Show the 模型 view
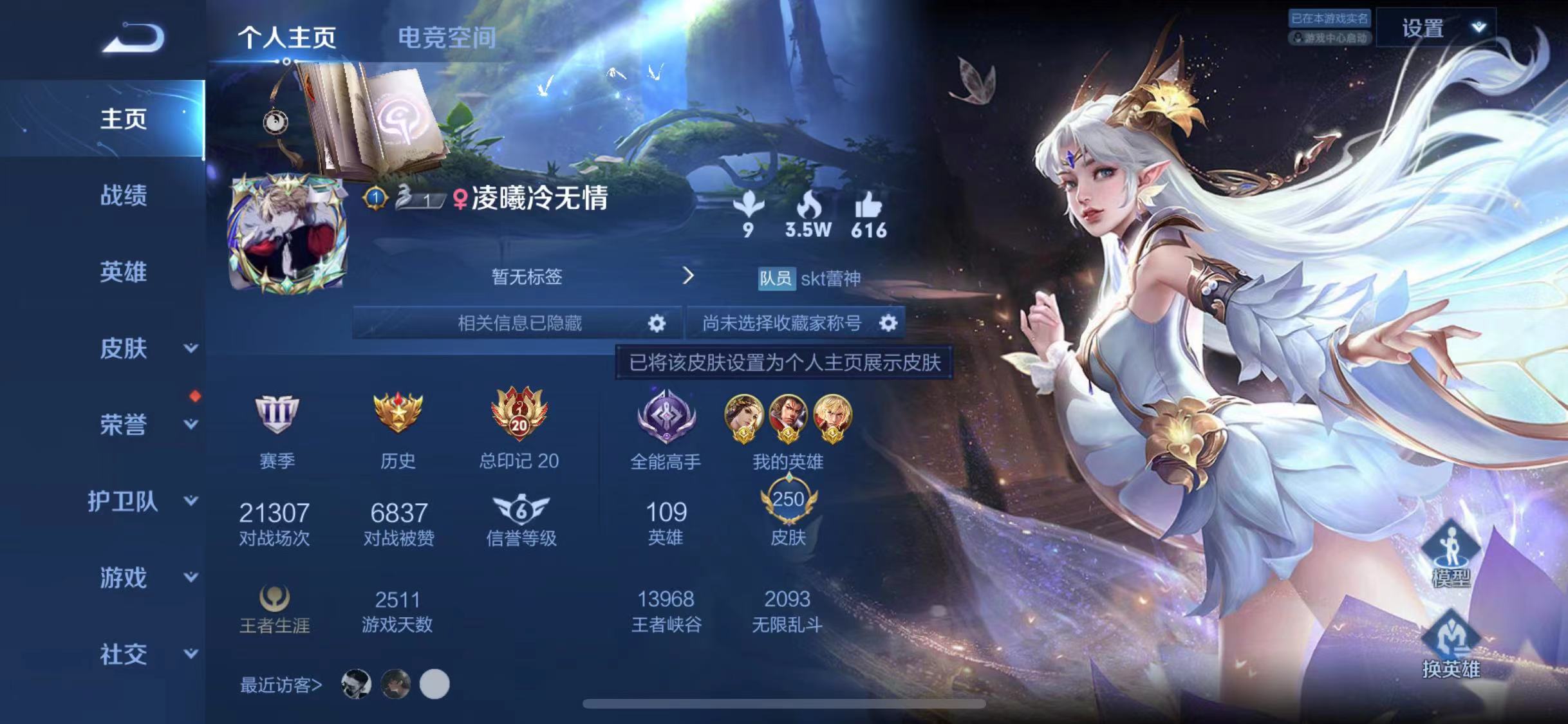The height and width of the screenshot is (724, 1568). (x=1450, y=555)
